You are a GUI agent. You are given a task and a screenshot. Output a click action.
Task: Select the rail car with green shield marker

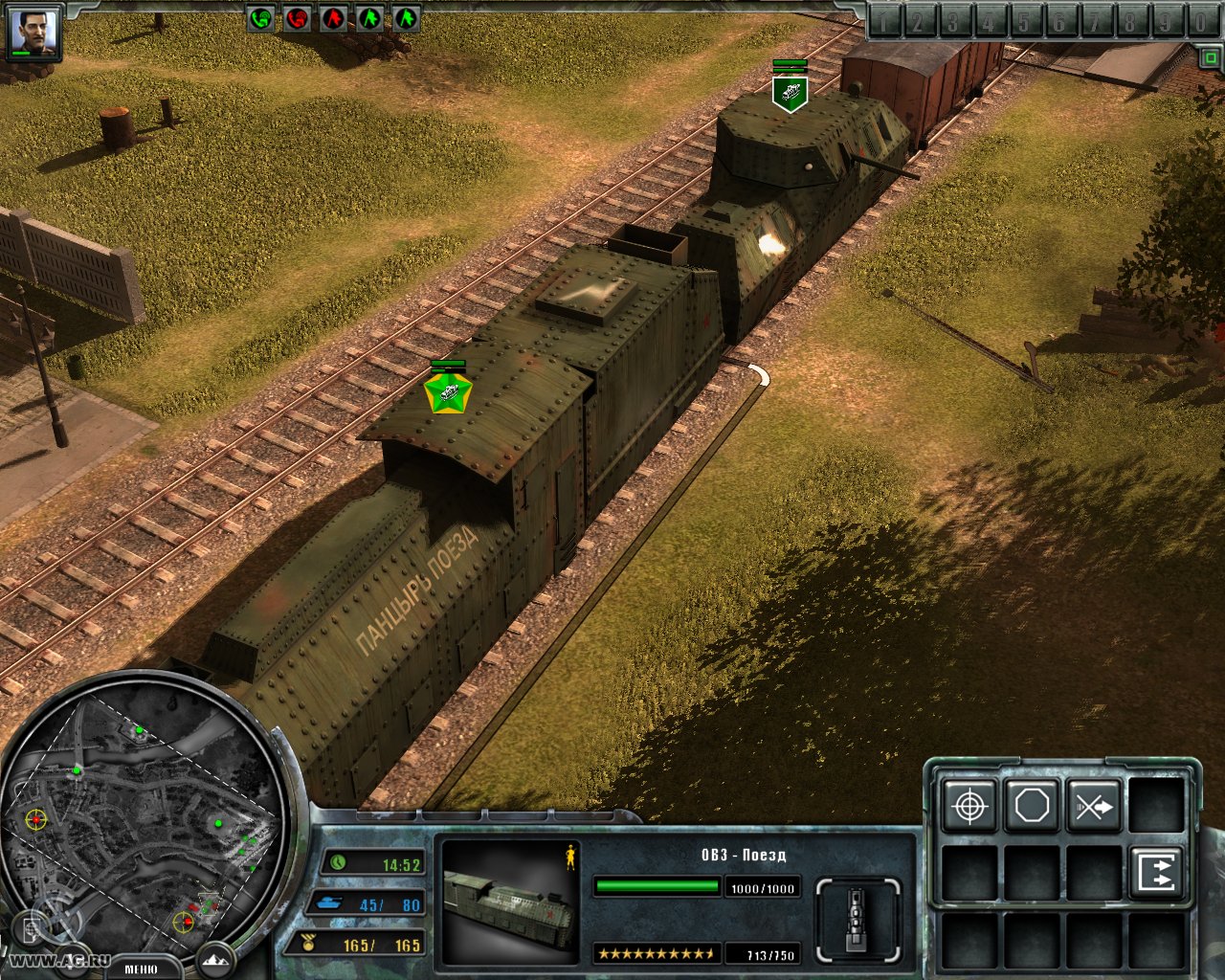(790, 92)
